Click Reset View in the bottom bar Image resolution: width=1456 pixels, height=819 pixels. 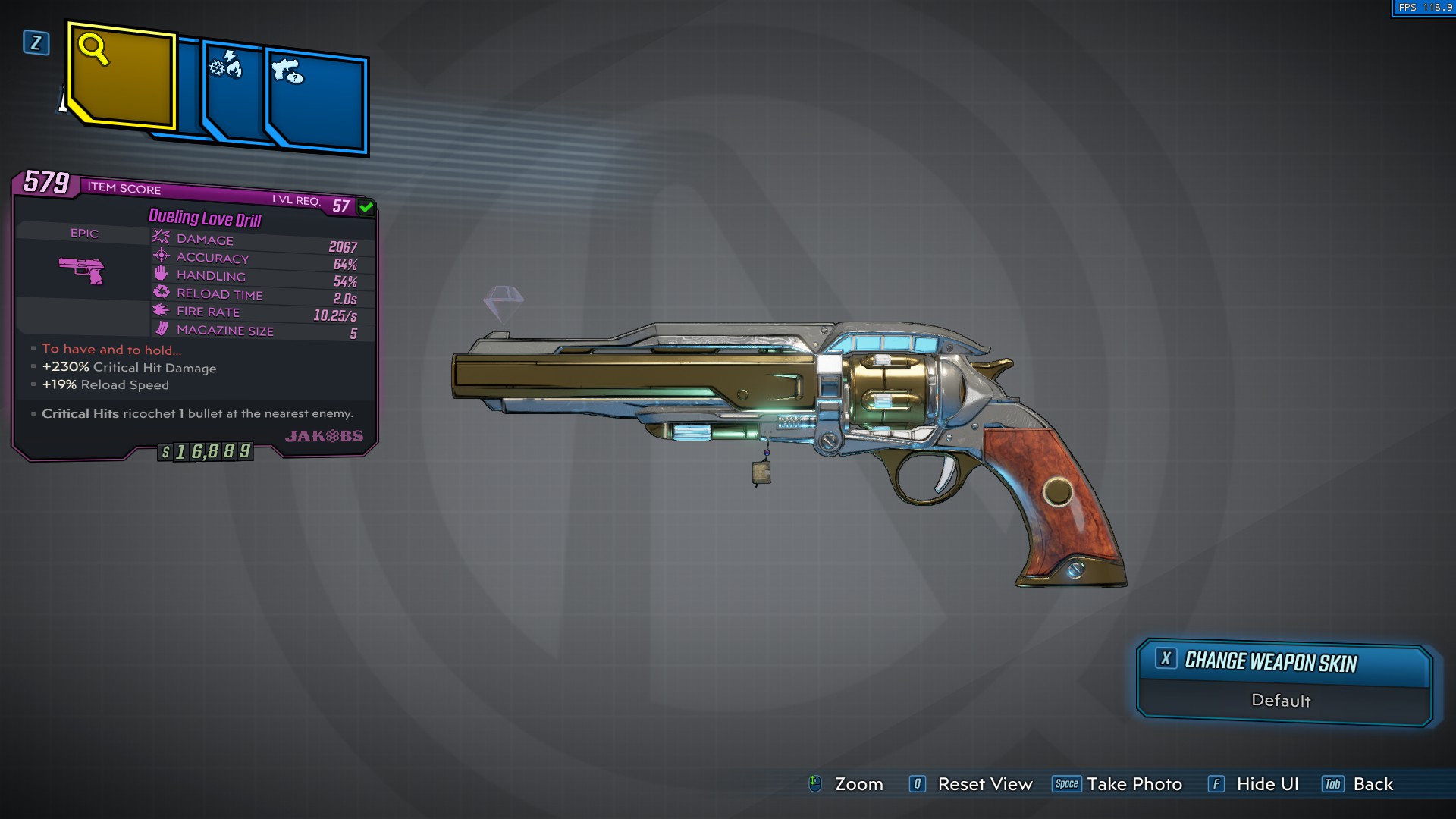click(971, 784)
